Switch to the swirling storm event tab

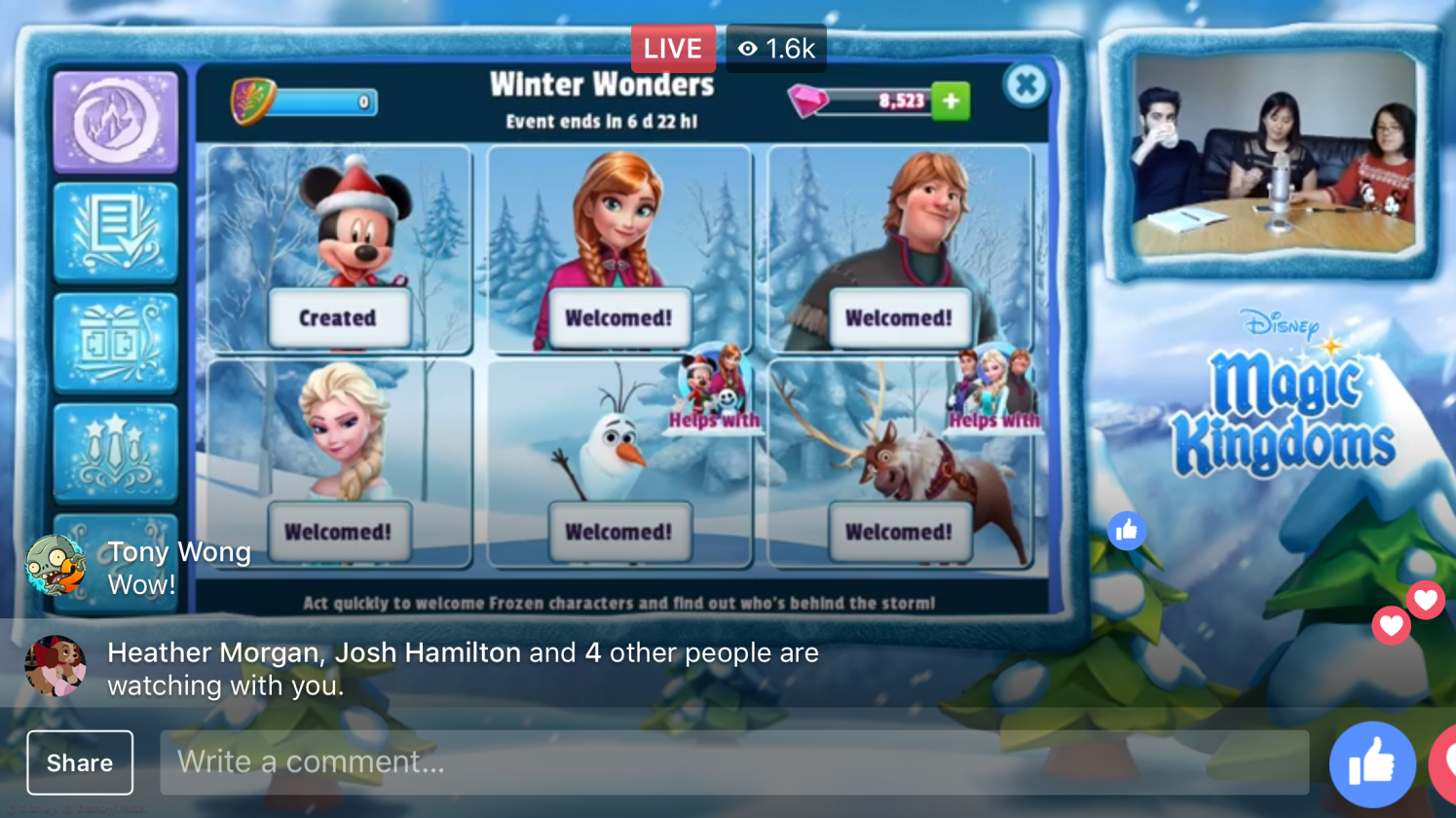pyautogui.click(x=116, y=122)
